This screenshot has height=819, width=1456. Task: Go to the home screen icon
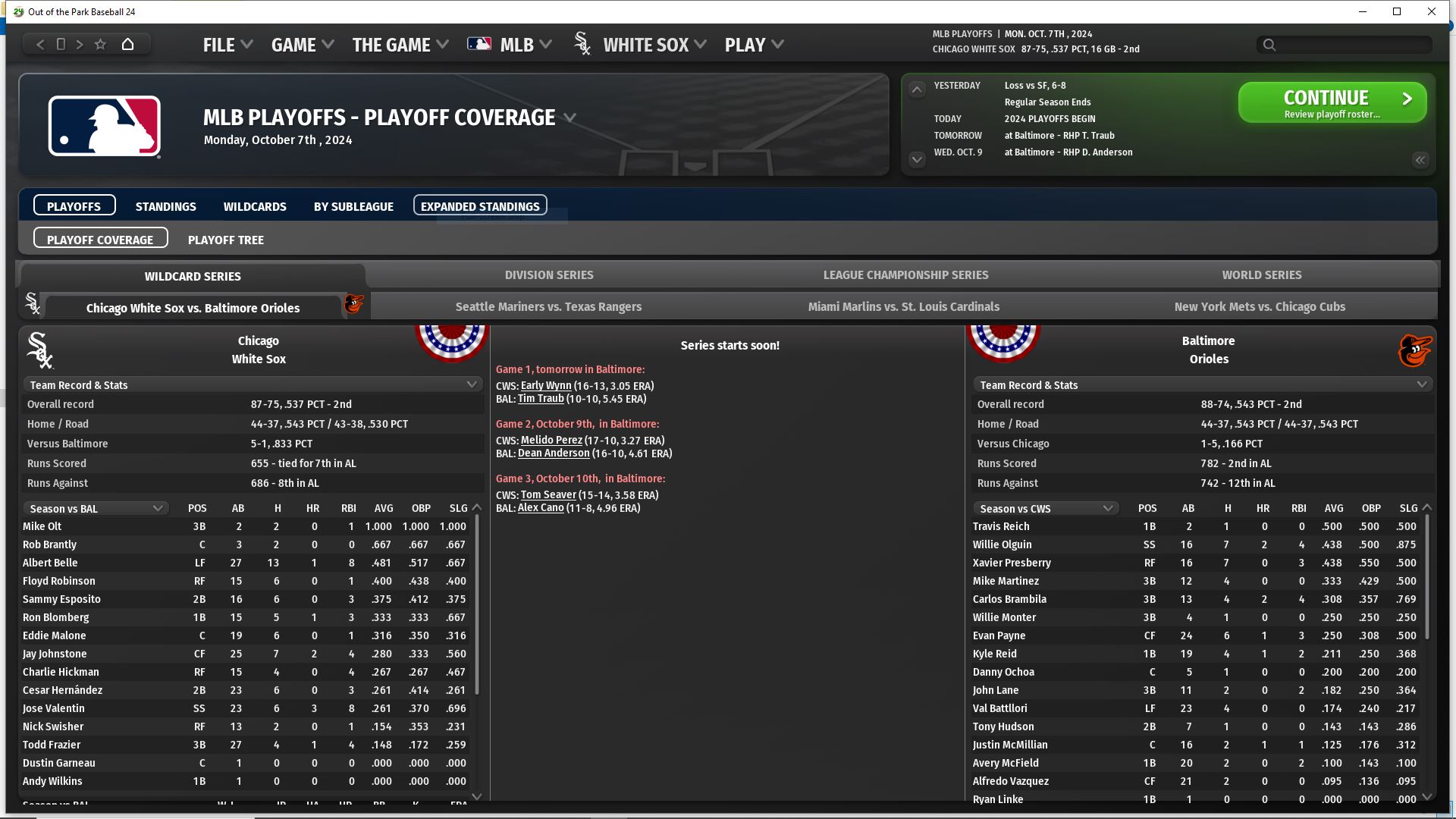coord(127,44)
